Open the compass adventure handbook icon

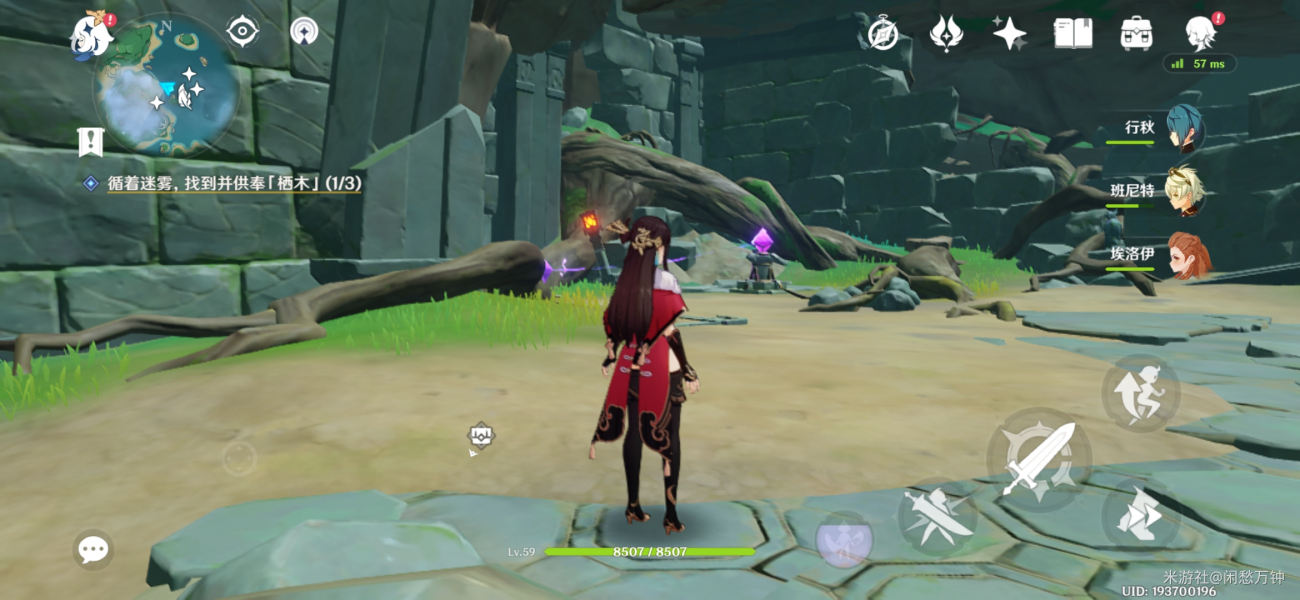tap(882, 34)
